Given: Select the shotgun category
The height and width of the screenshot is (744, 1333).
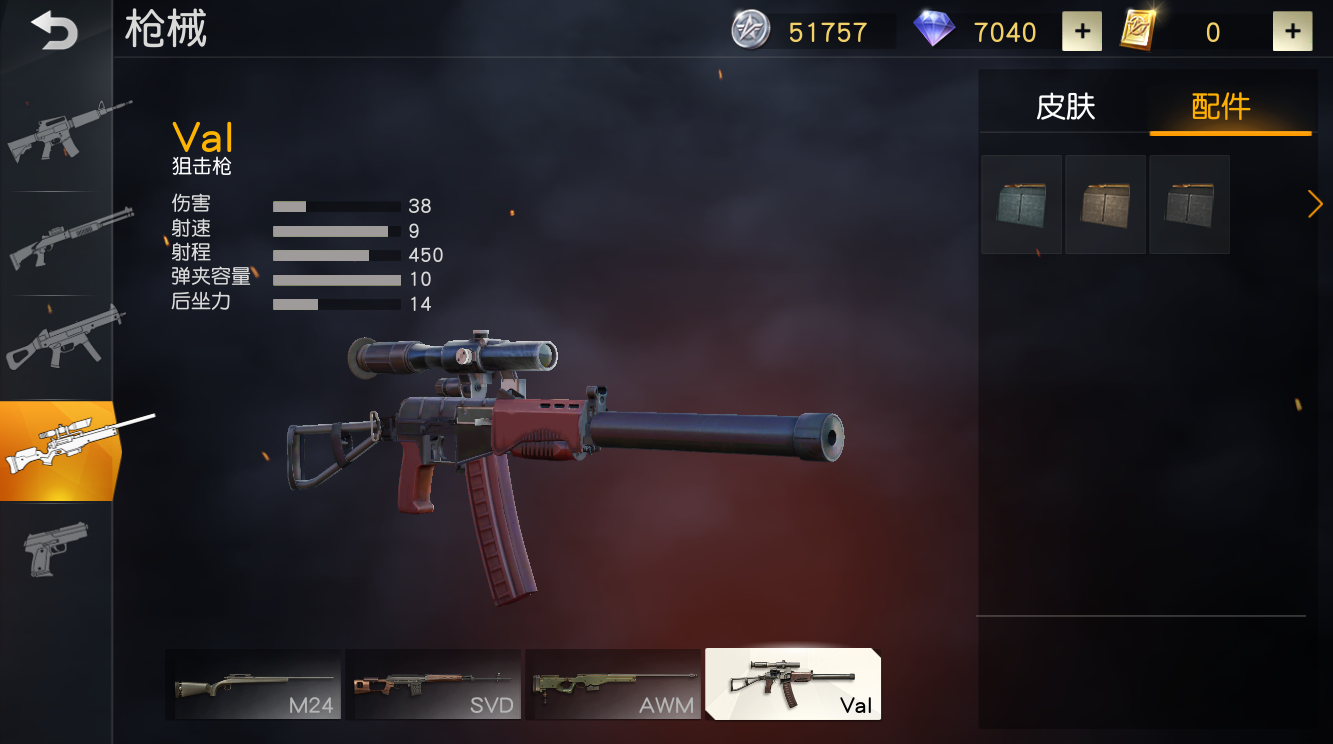Looking at the screenshot, I should (62, 238).
